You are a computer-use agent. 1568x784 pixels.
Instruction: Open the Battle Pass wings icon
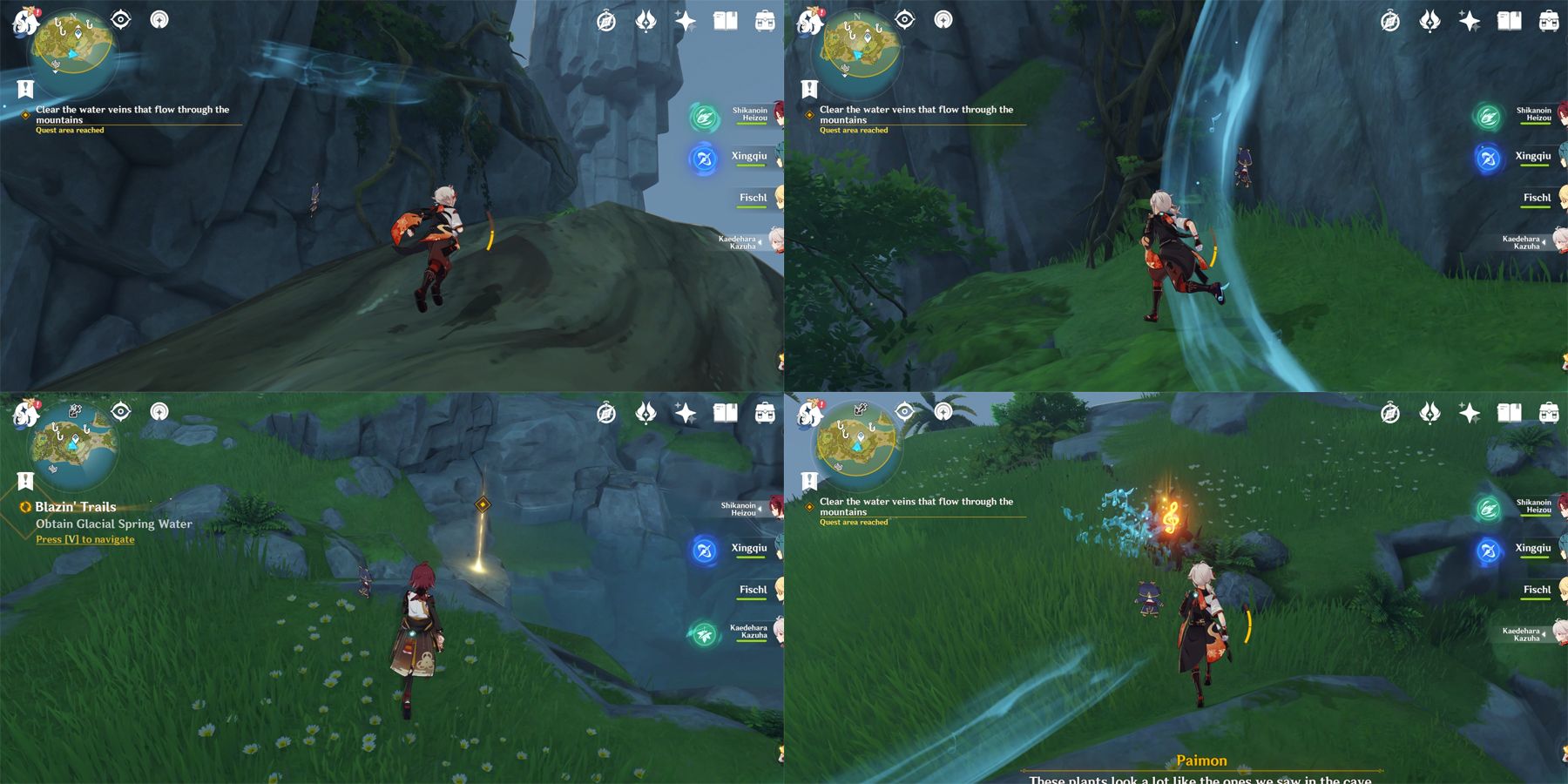coord(646,20)
